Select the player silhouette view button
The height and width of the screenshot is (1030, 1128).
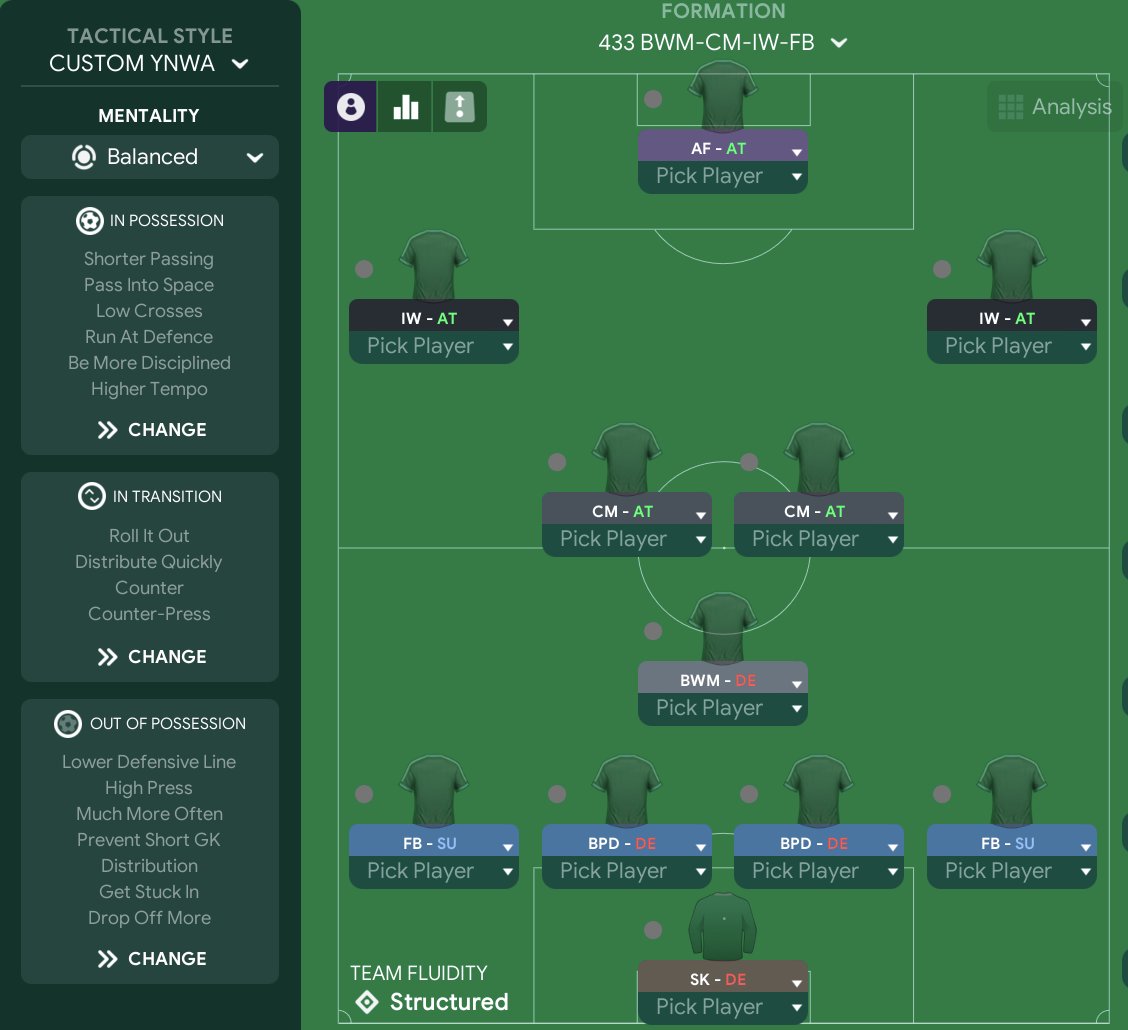click(351, 107)
